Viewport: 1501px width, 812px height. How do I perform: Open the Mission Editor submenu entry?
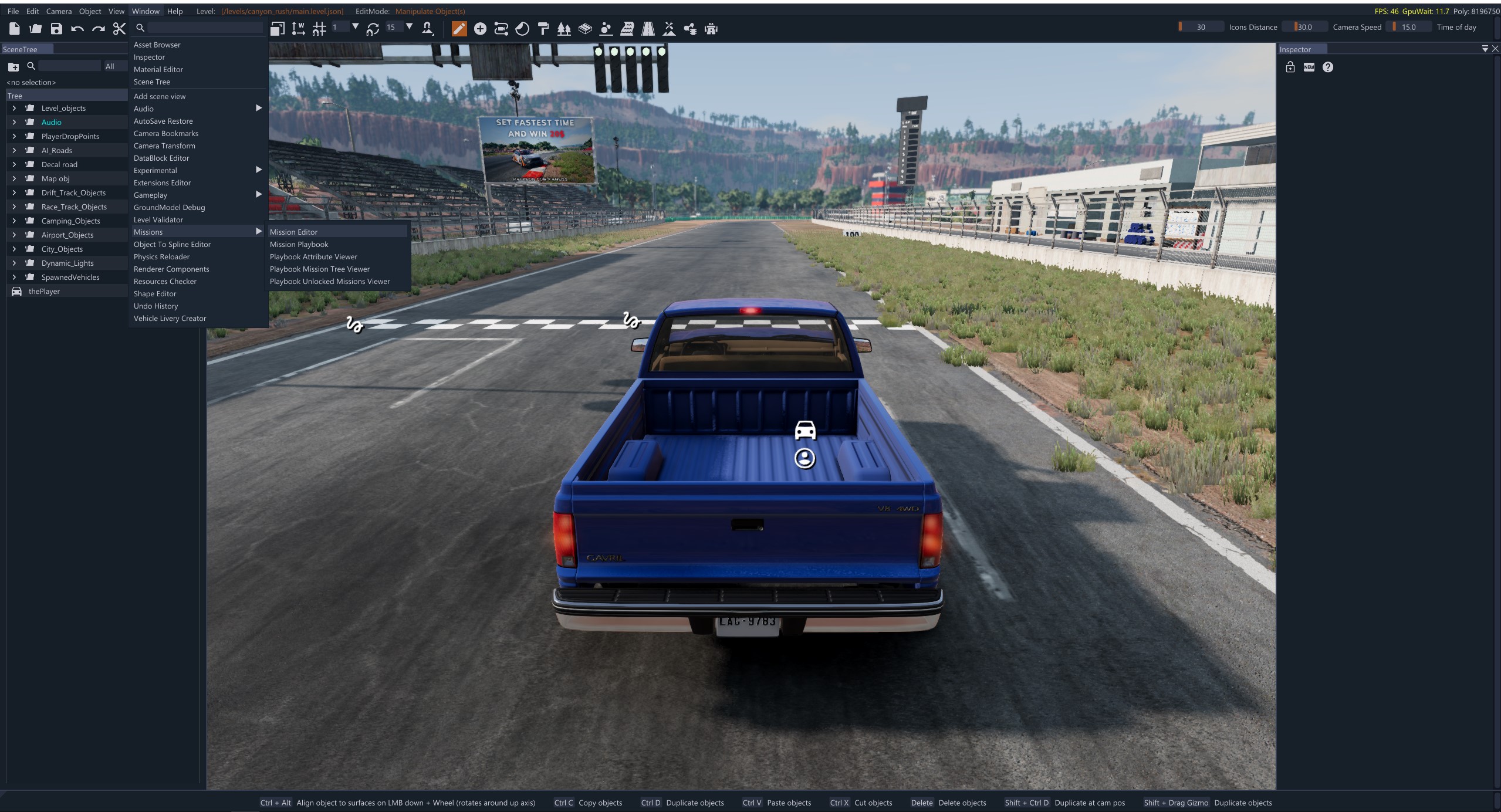pos(293,232)
